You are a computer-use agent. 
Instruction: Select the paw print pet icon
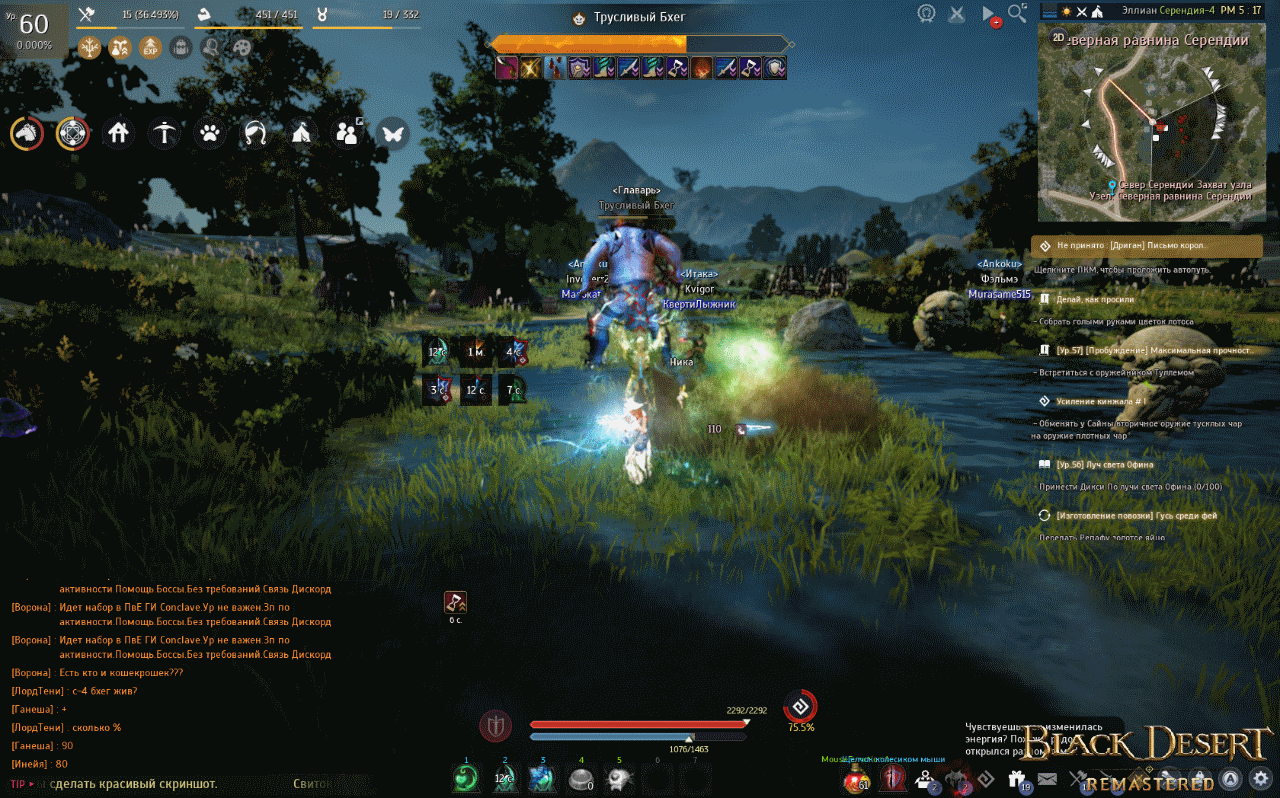[x=210, y=133]
